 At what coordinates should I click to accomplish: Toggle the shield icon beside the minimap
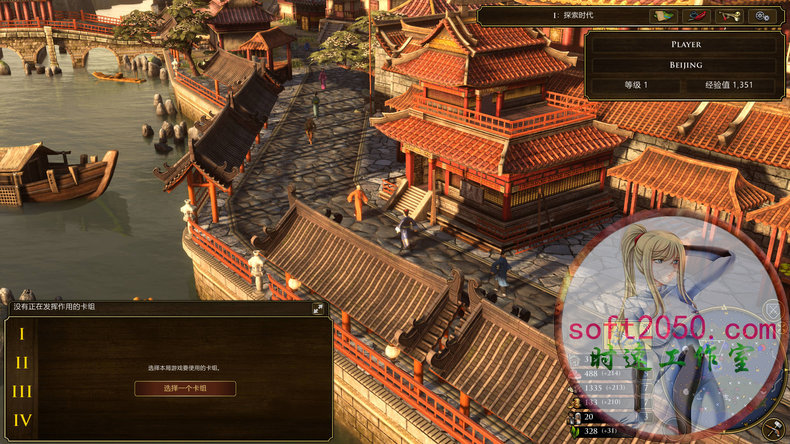tap(773, 310)
